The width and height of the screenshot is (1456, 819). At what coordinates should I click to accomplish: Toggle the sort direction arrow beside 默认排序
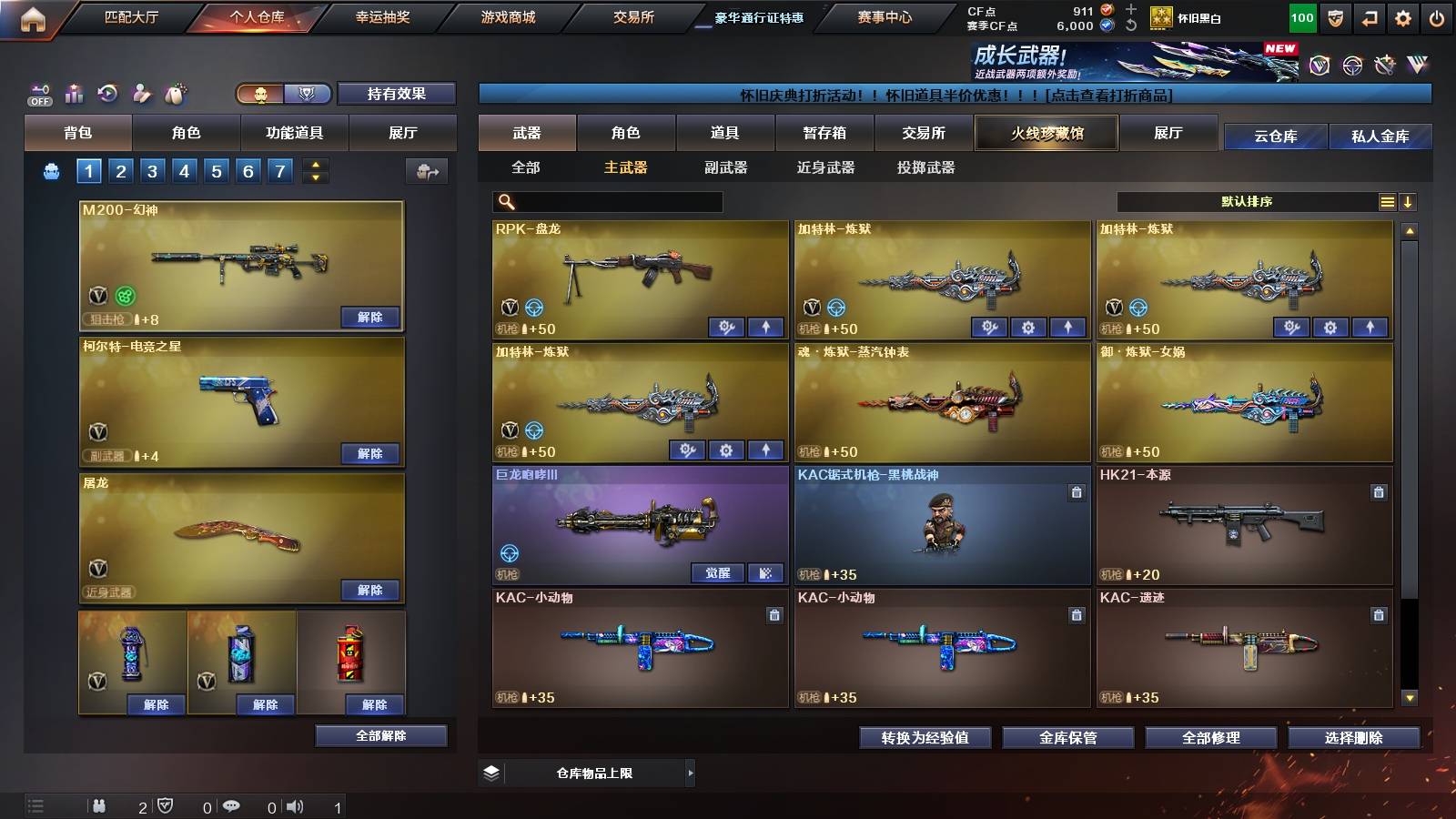1409,201
